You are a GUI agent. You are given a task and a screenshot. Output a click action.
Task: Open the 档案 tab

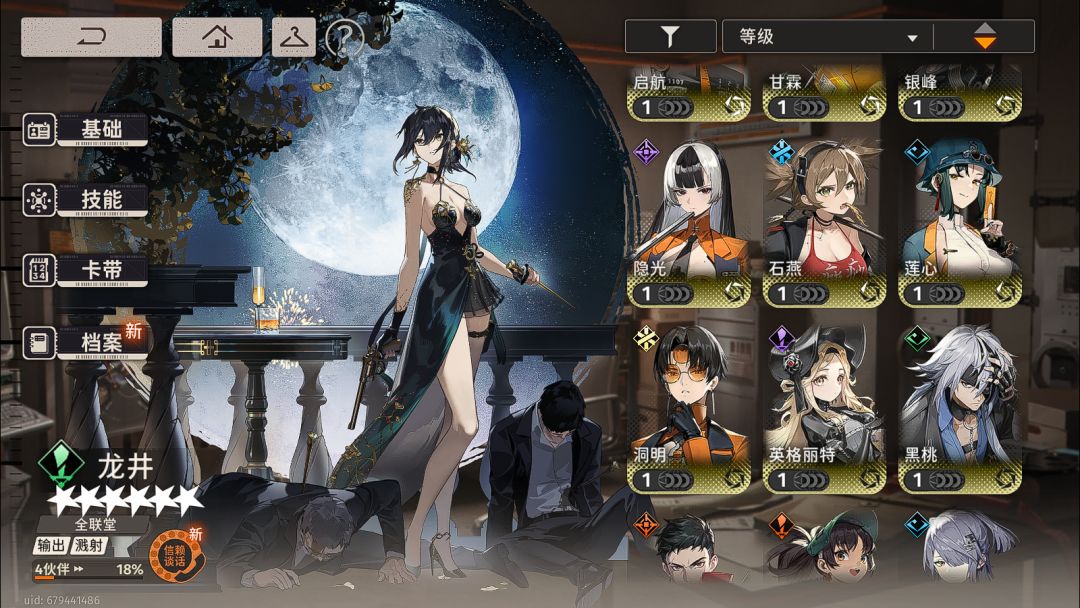pyautogui.click(x=100, y=342)
